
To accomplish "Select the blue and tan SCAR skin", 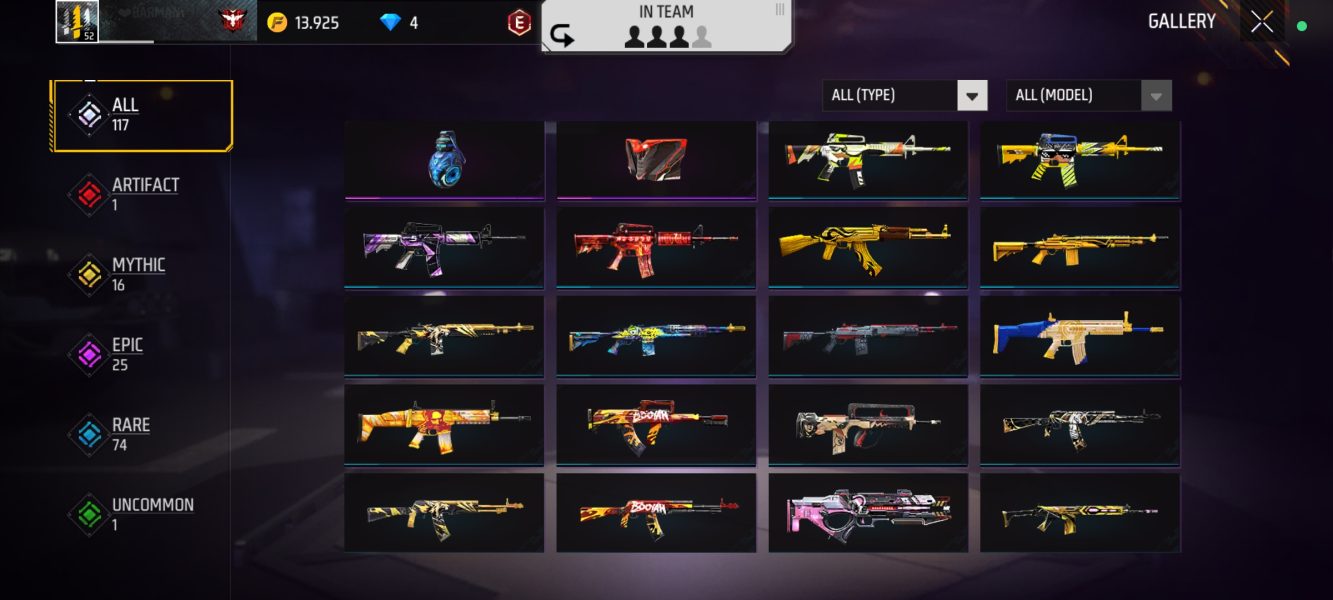I will (x=1079, y=334).
